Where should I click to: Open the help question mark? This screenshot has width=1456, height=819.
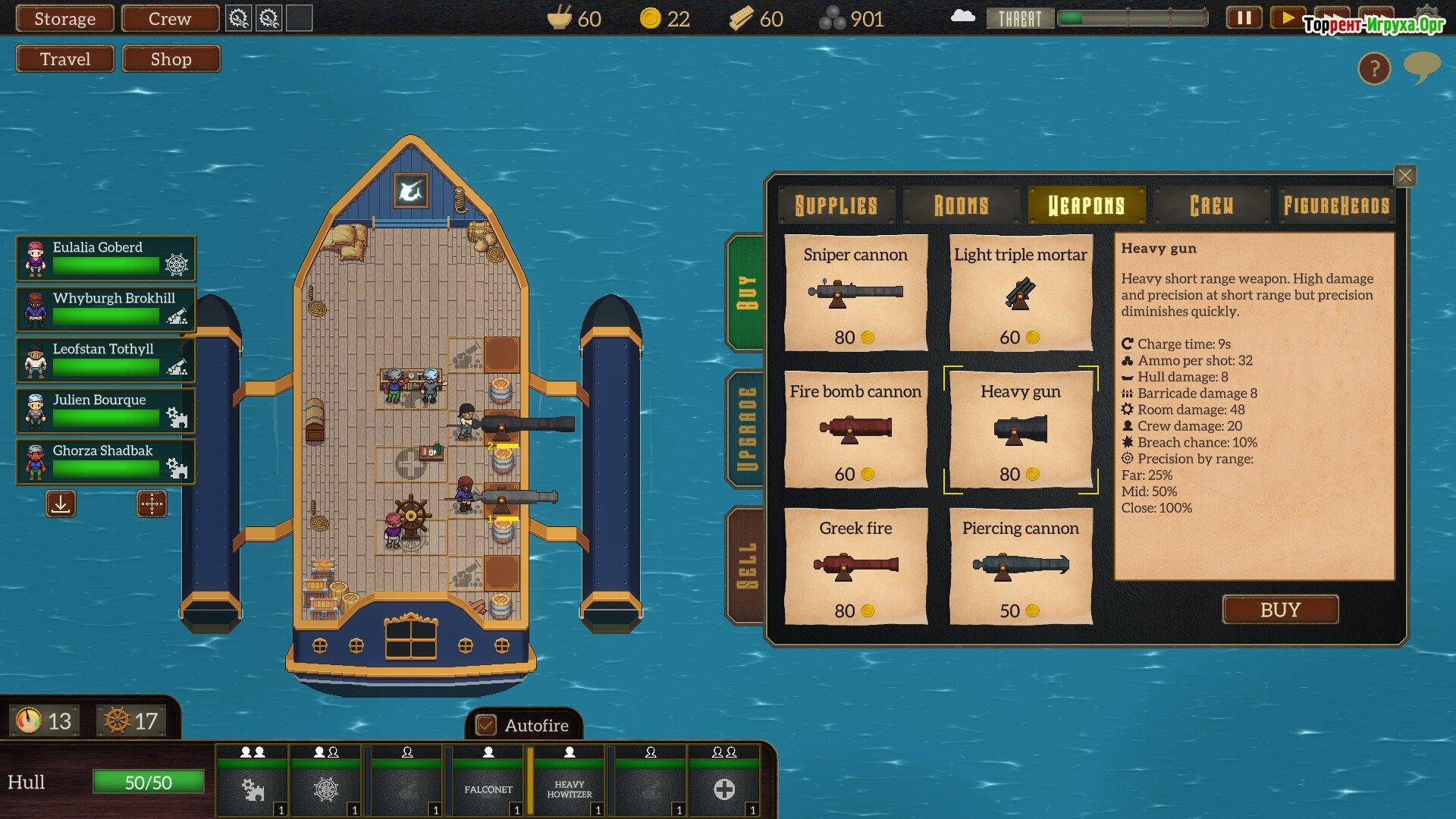[x=1374, y=69]
